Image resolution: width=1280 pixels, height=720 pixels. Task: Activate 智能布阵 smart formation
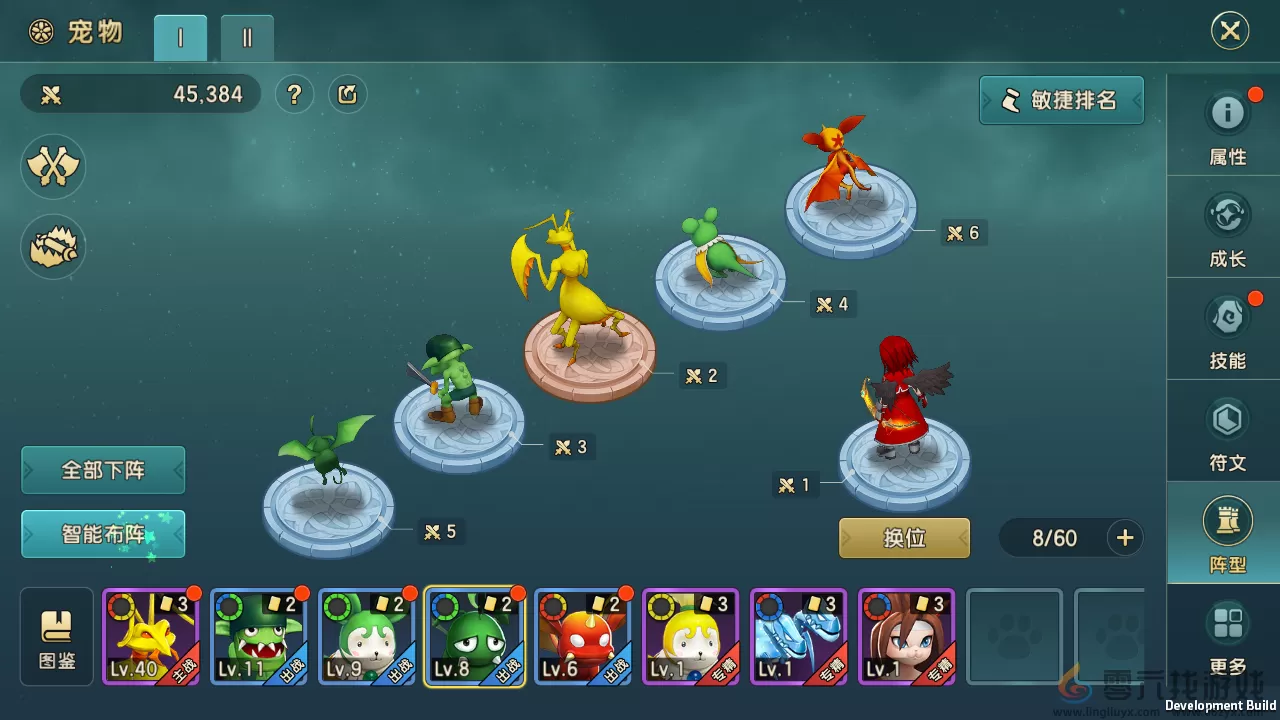103,534
